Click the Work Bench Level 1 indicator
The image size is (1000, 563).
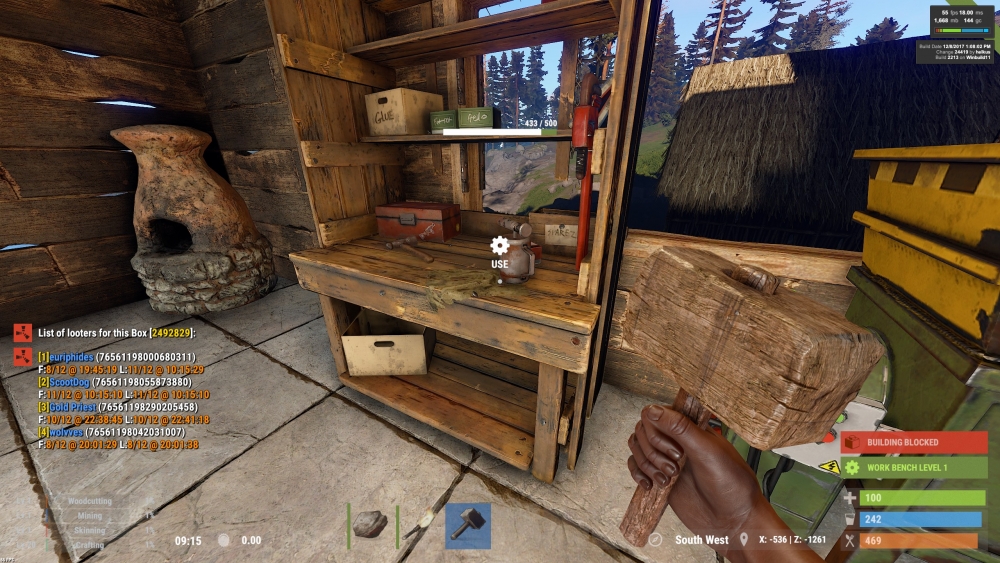pos(913,467)
